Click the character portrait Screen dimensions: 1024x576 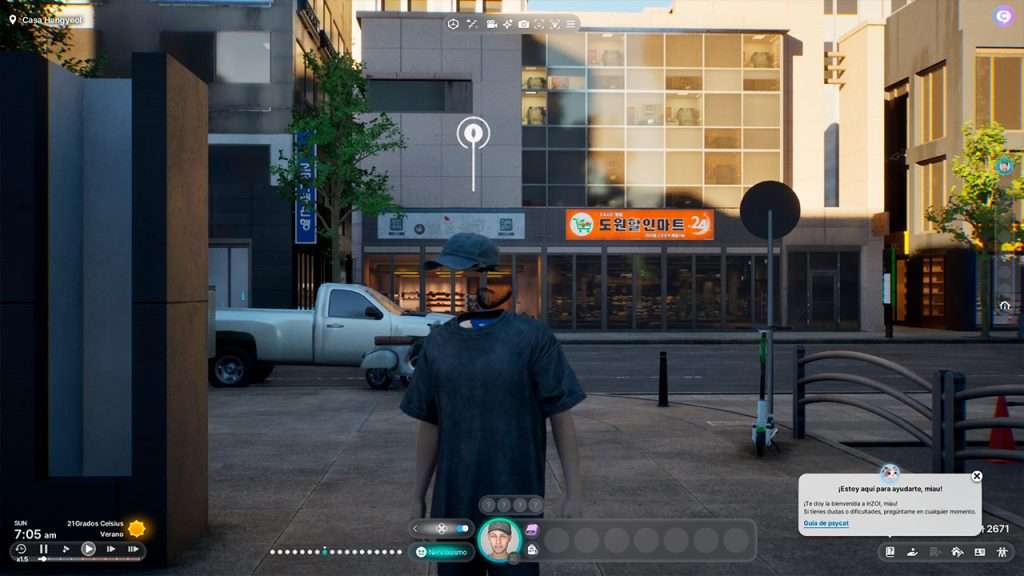498,539
